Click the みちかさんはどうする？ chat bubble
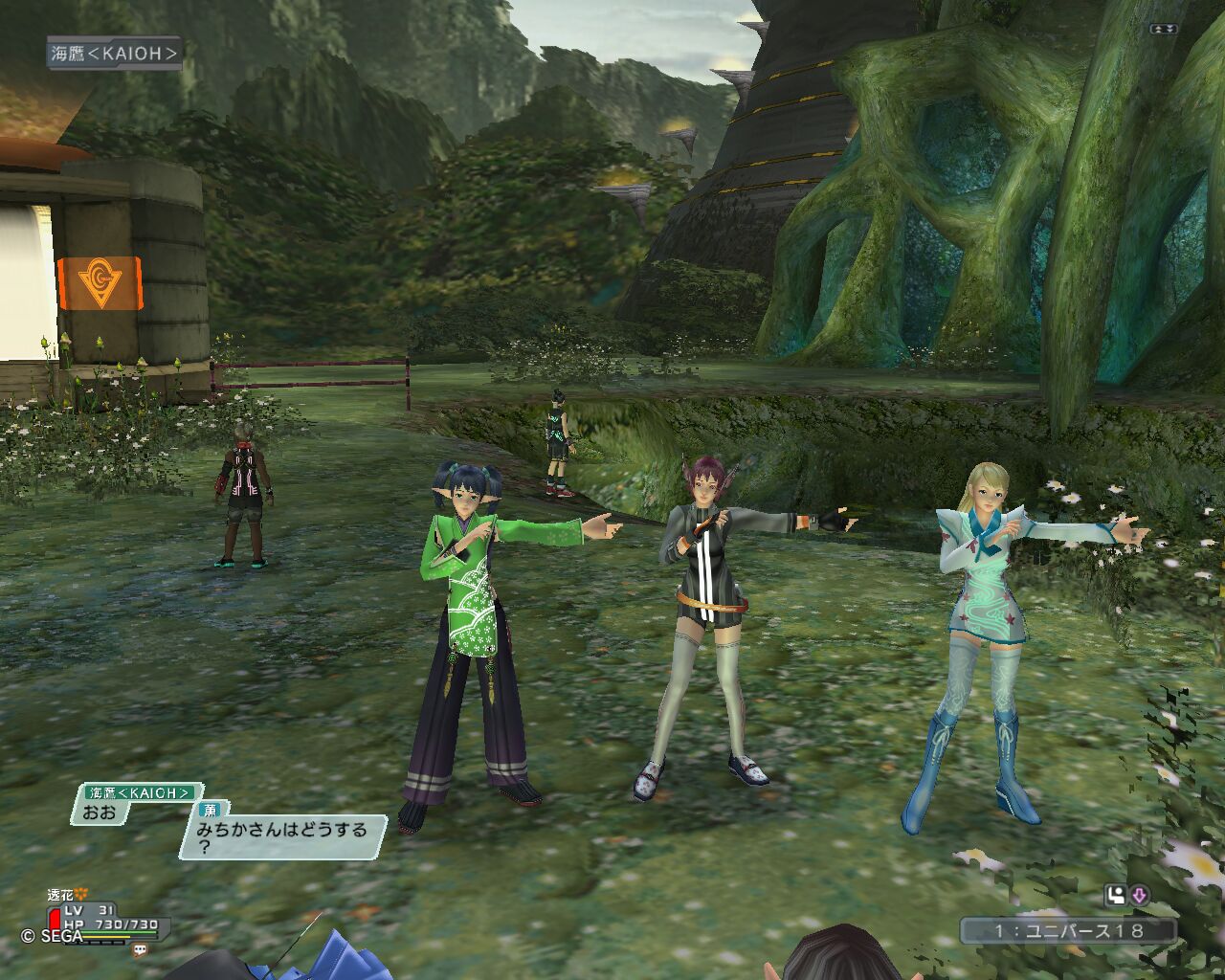 (x=282, y=836)
